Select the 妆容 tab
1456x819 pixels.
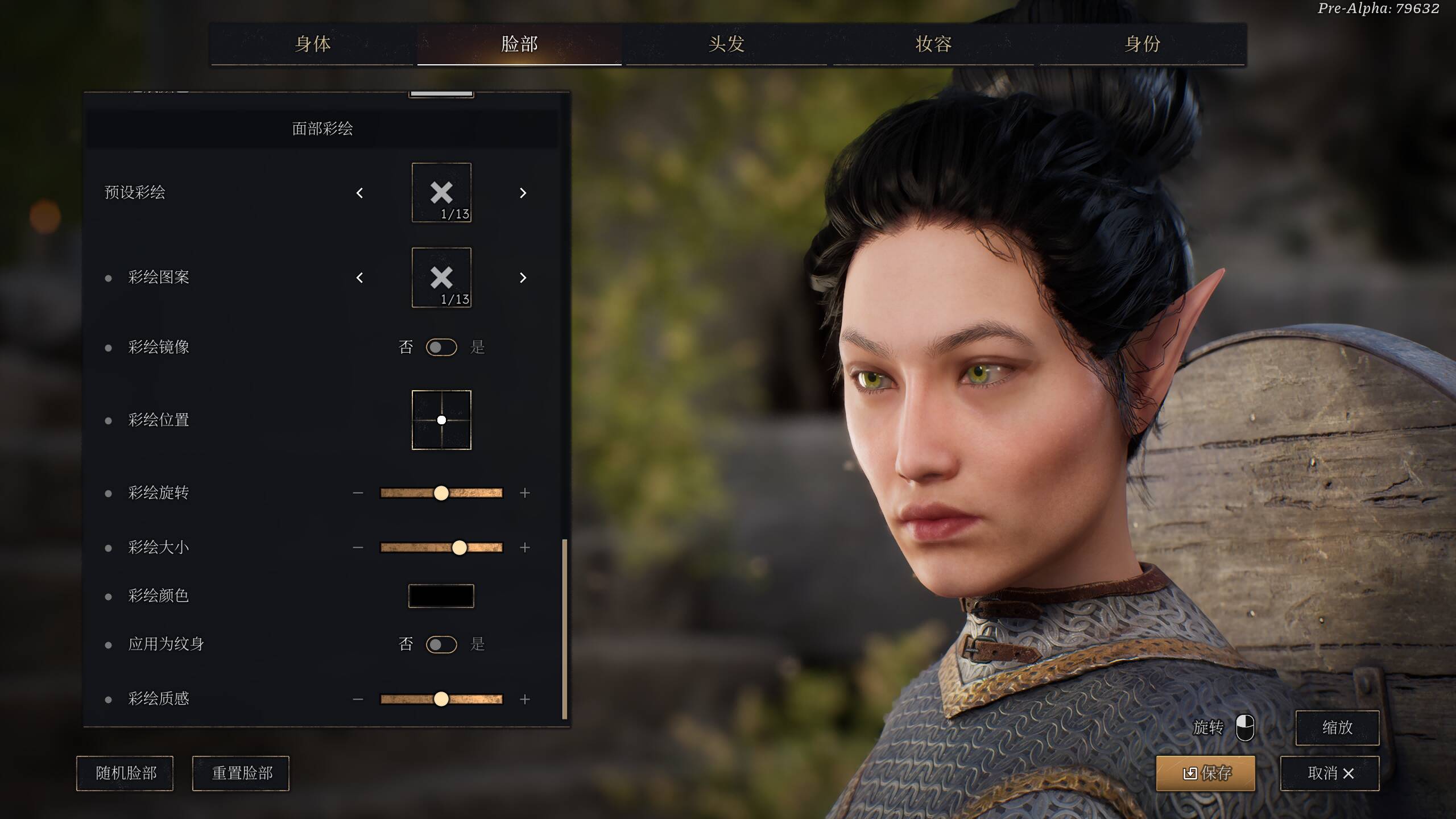point(933,44)
